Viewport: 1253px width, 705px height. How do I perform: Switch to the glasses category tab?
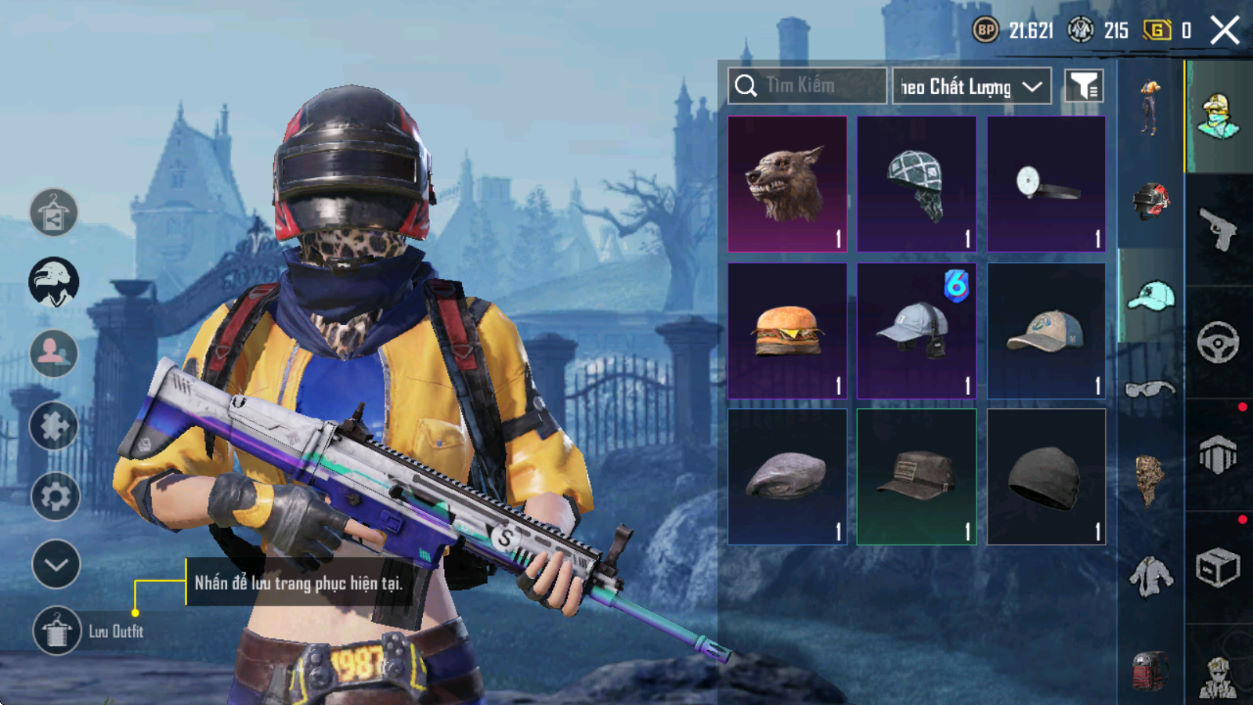(1150, 389)
